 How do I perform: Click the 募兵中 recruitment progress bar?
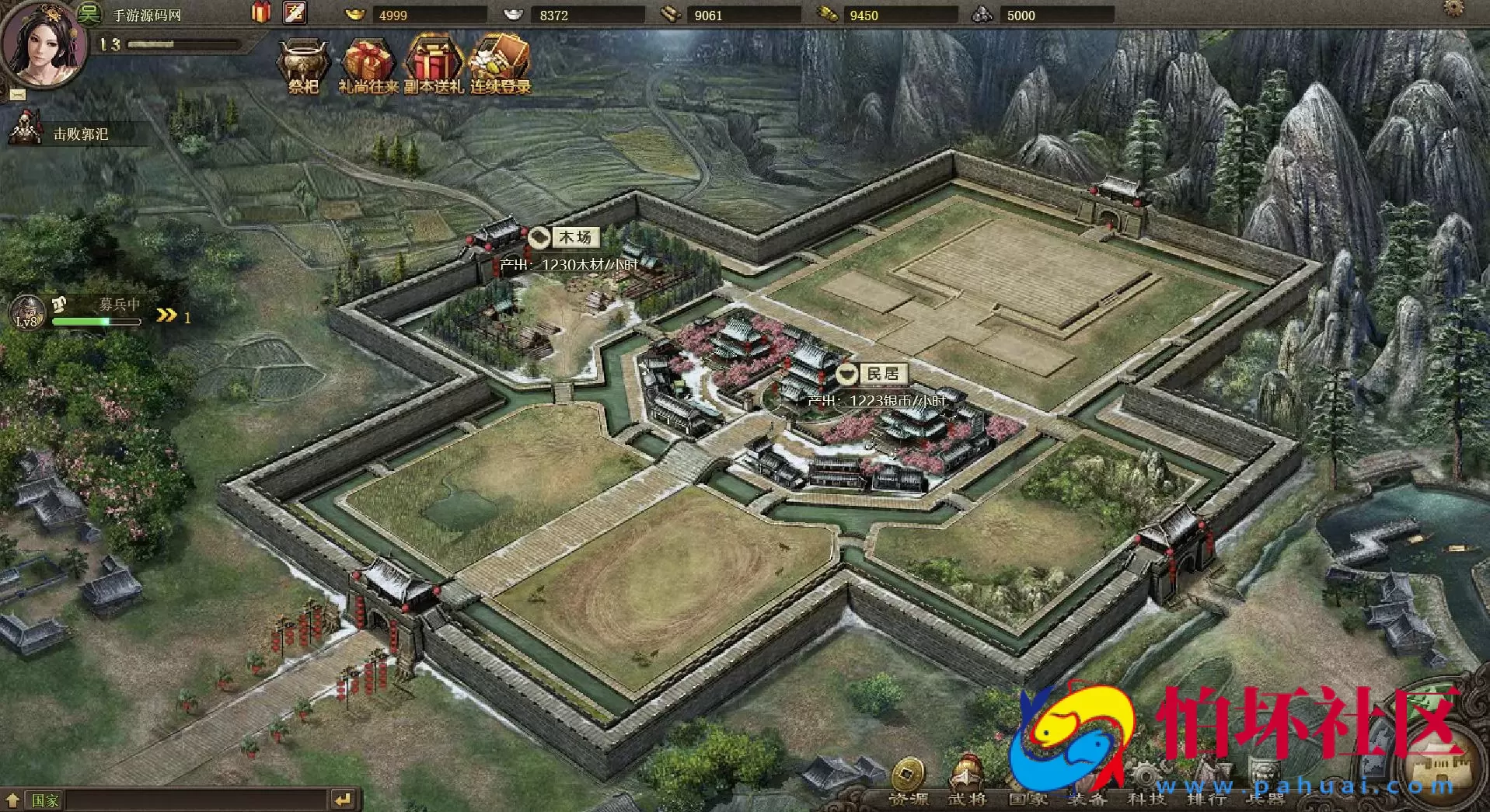pyautogui.click(x=96, y=321)
